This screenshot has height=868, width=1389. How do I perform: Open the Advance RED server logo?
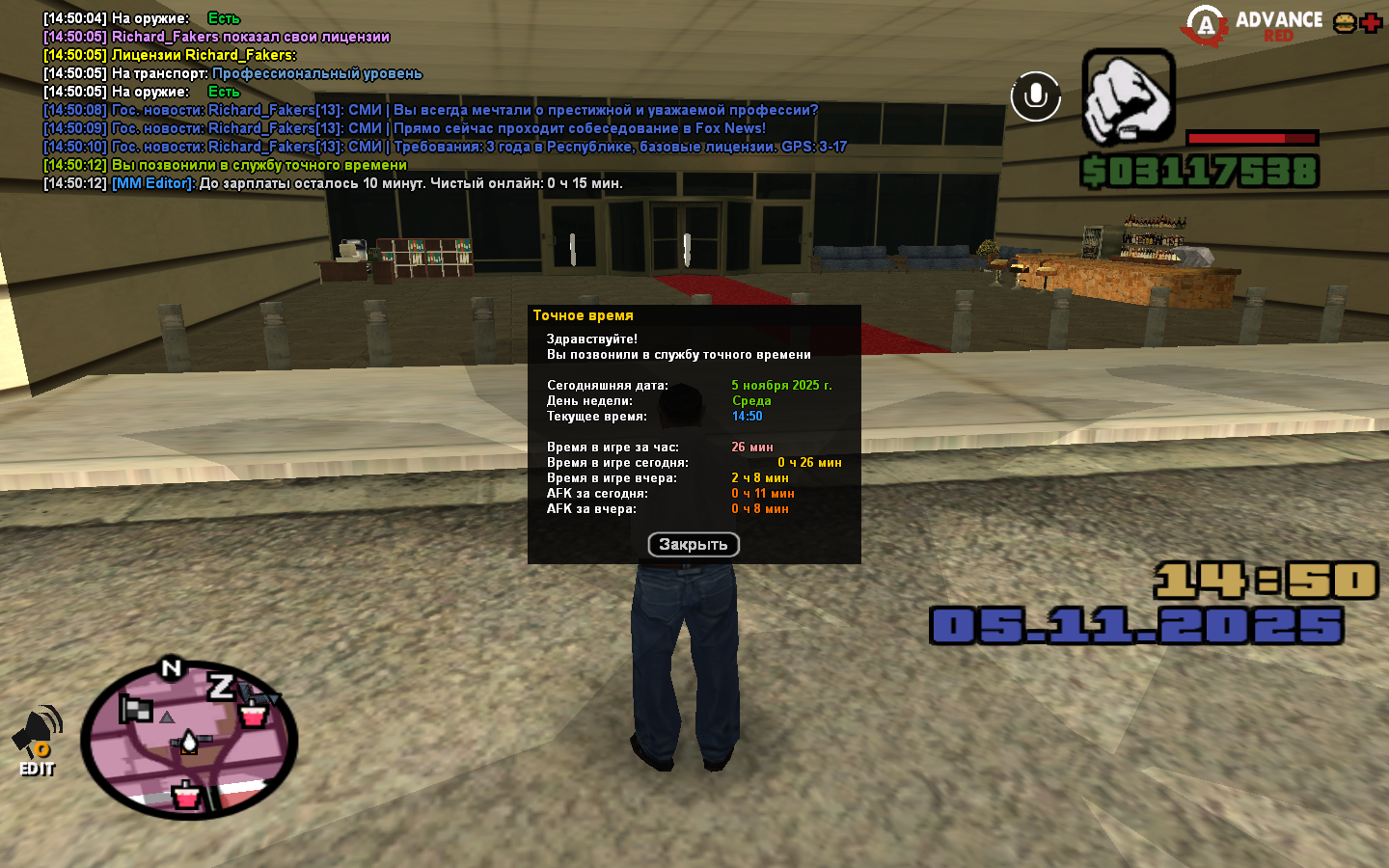pos(1253,25)
